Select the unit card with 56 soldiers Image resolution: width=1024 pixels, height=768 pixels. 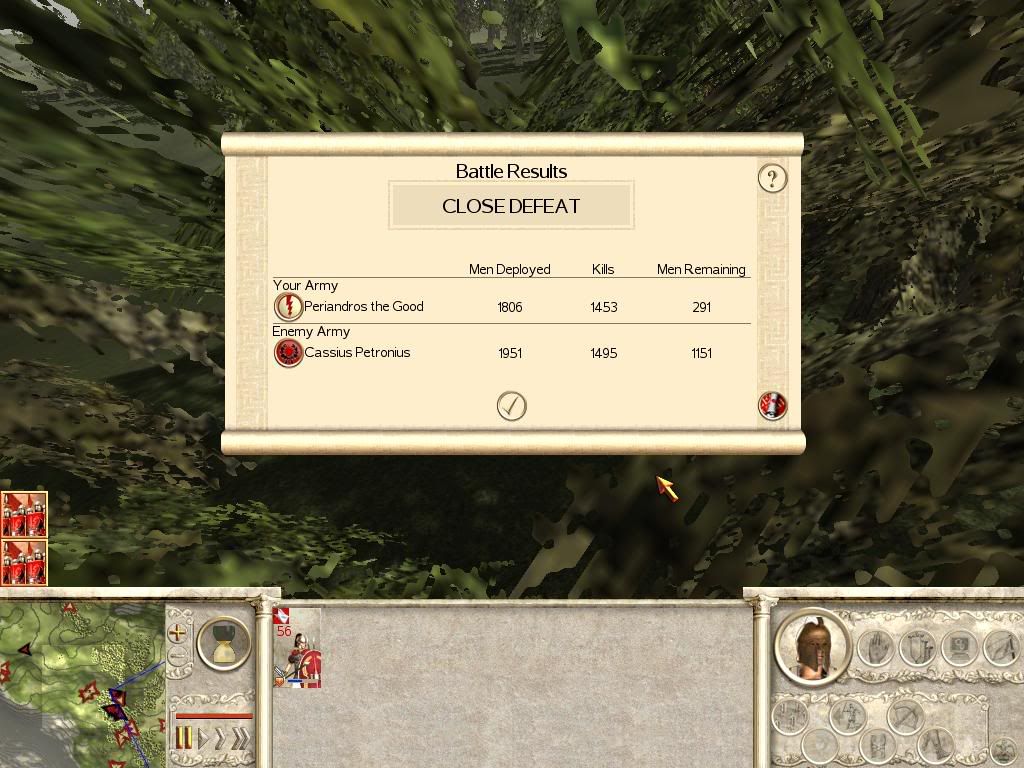pos(297,650)
